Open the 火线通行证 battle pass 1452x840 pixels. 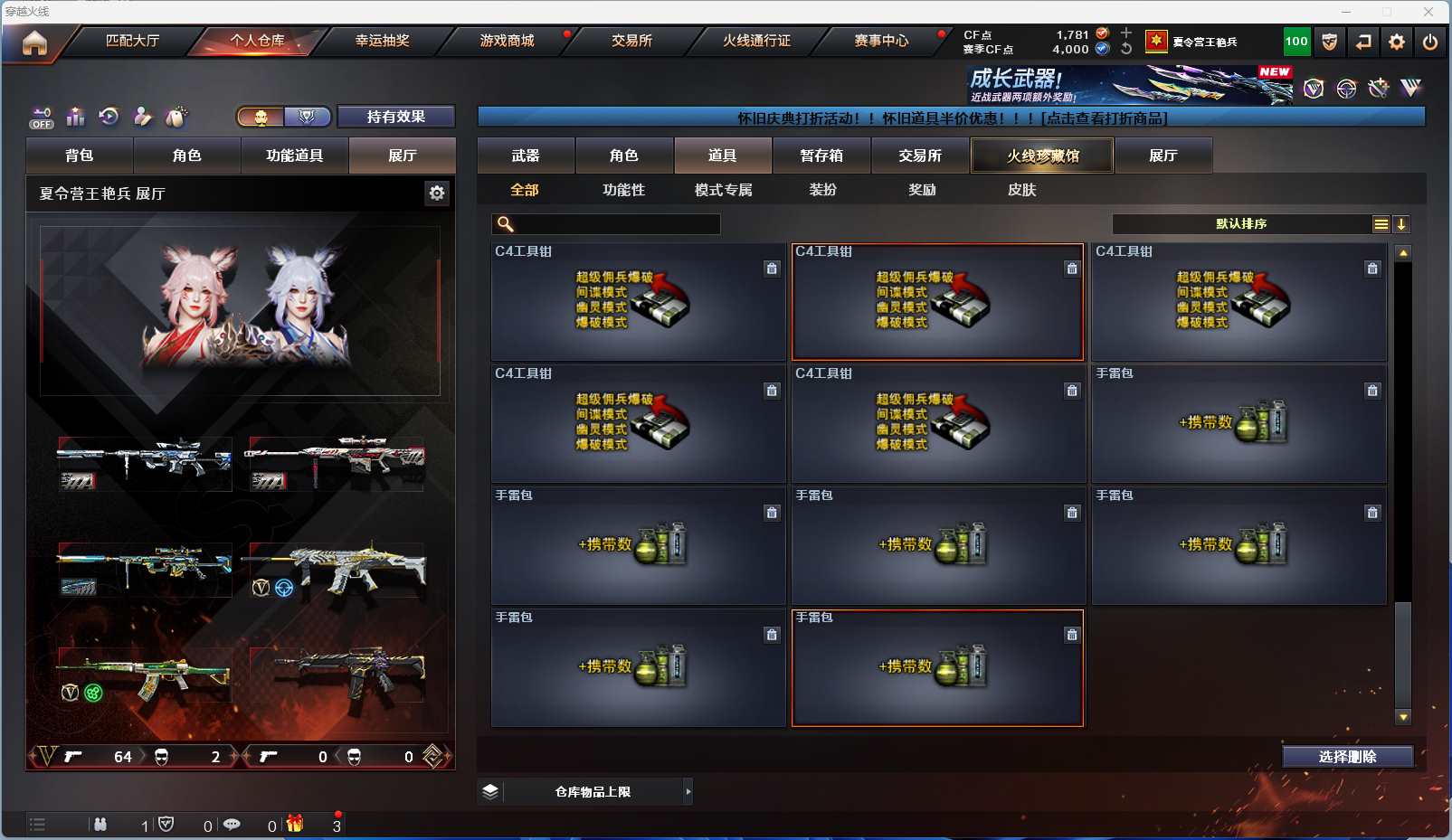(756, 41)
